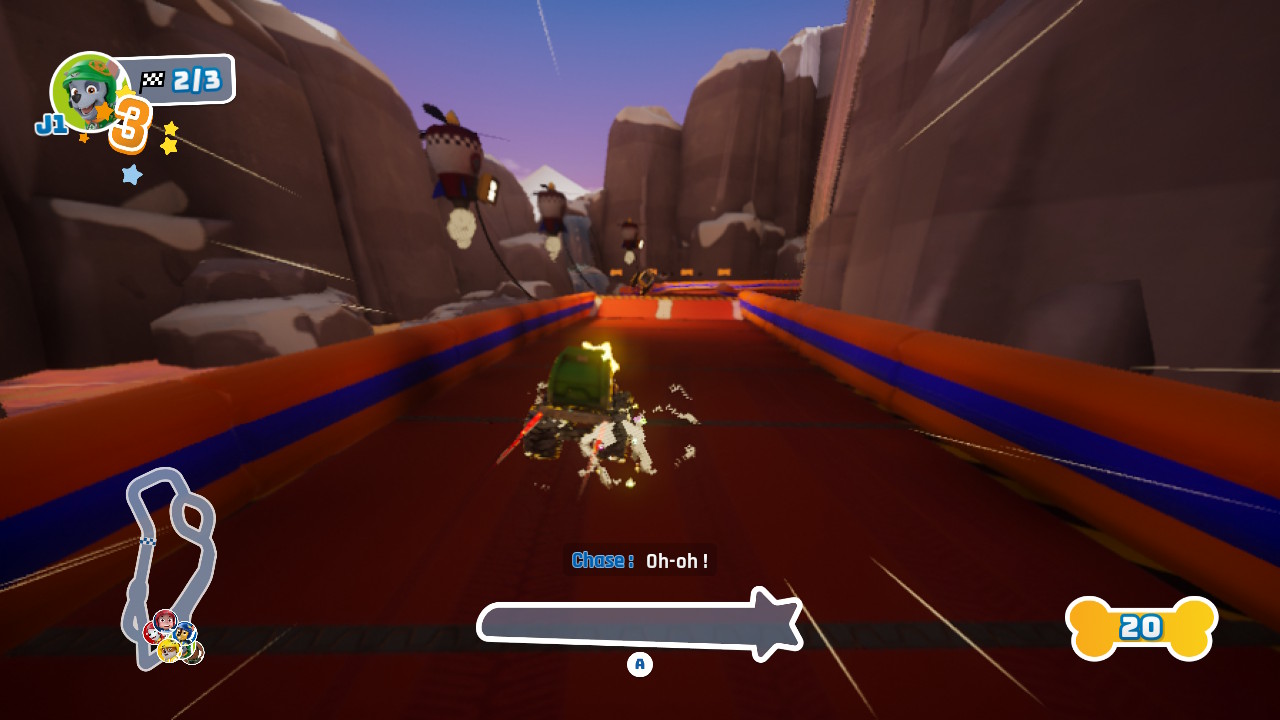Select Rocky's player portrait icon
This screenshot has width=1280, height=720.
pos(88,90)
